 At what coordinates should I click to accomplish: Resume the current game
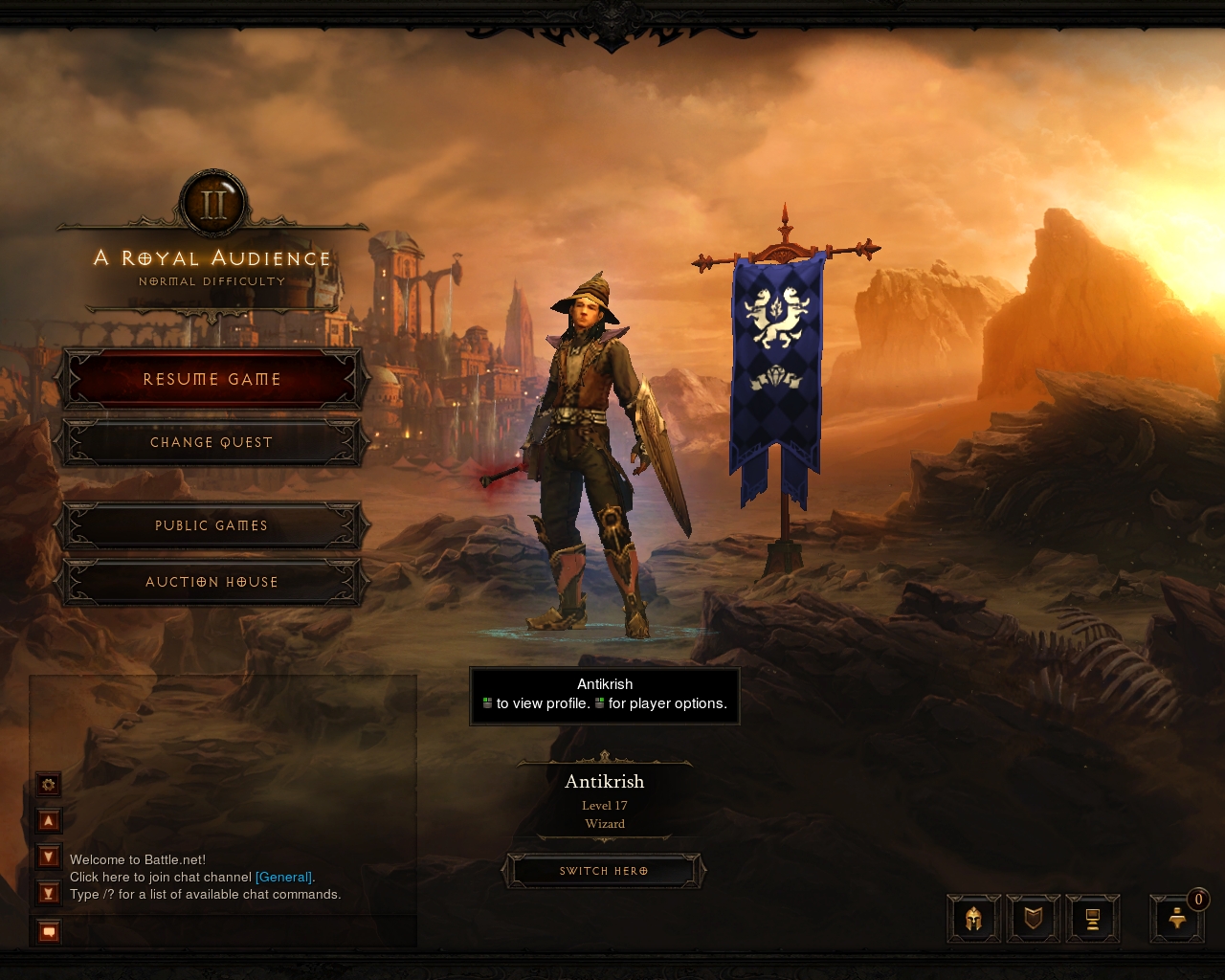click(212, 379)
